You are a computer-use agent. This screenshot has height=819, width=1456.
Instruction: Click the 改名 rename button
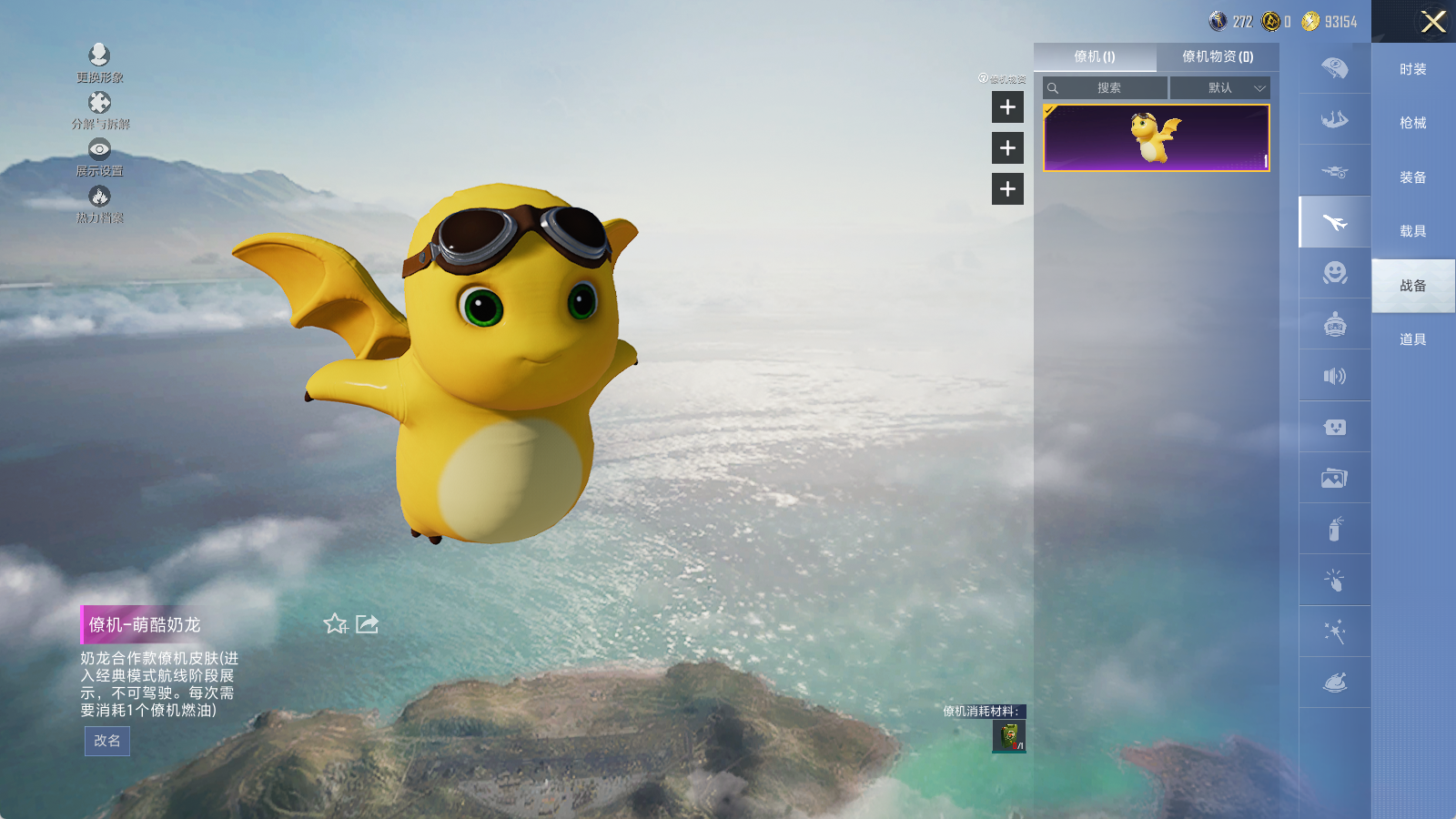tap(107, 741)
